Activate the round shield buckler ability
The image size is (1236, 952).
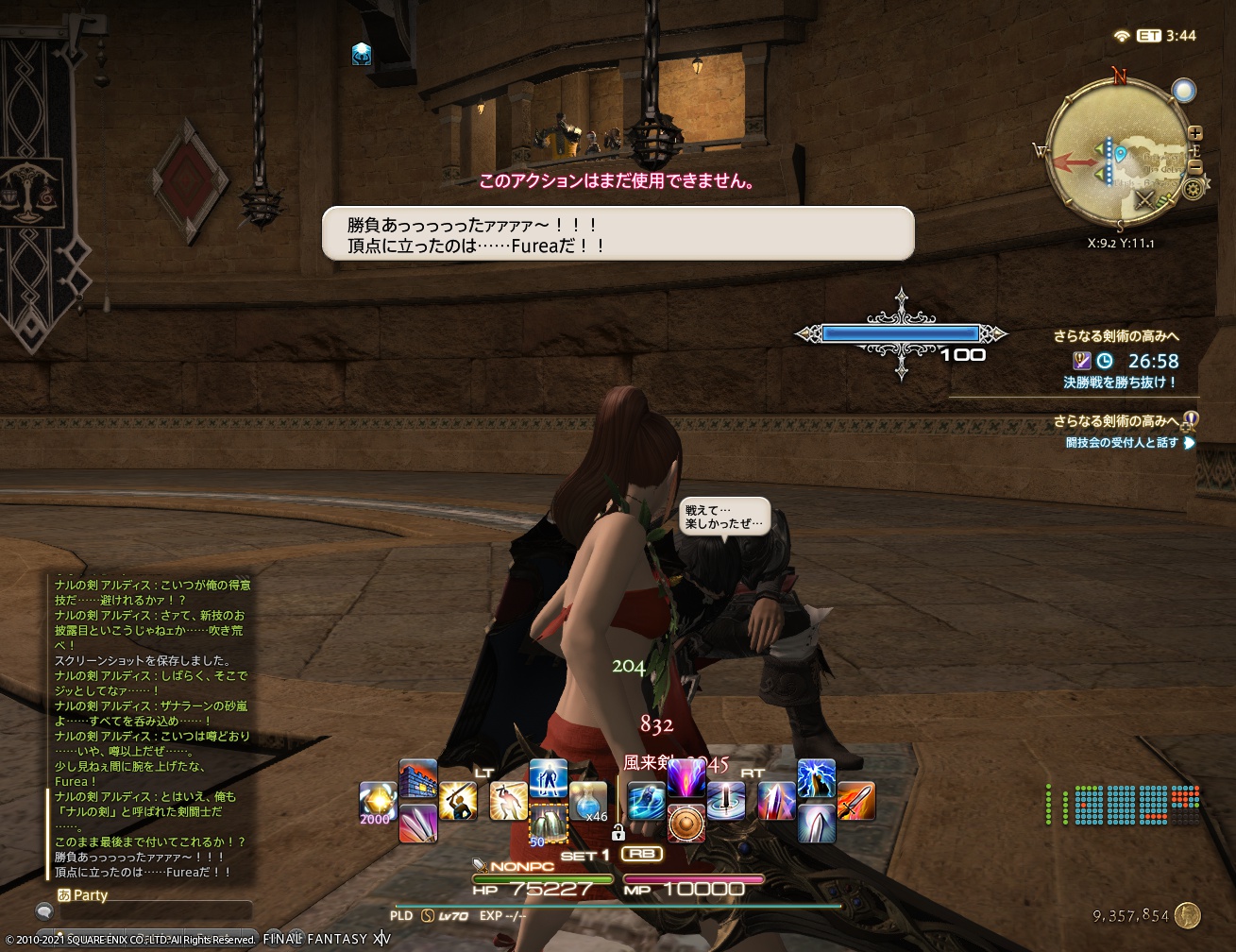click(685, 824)
